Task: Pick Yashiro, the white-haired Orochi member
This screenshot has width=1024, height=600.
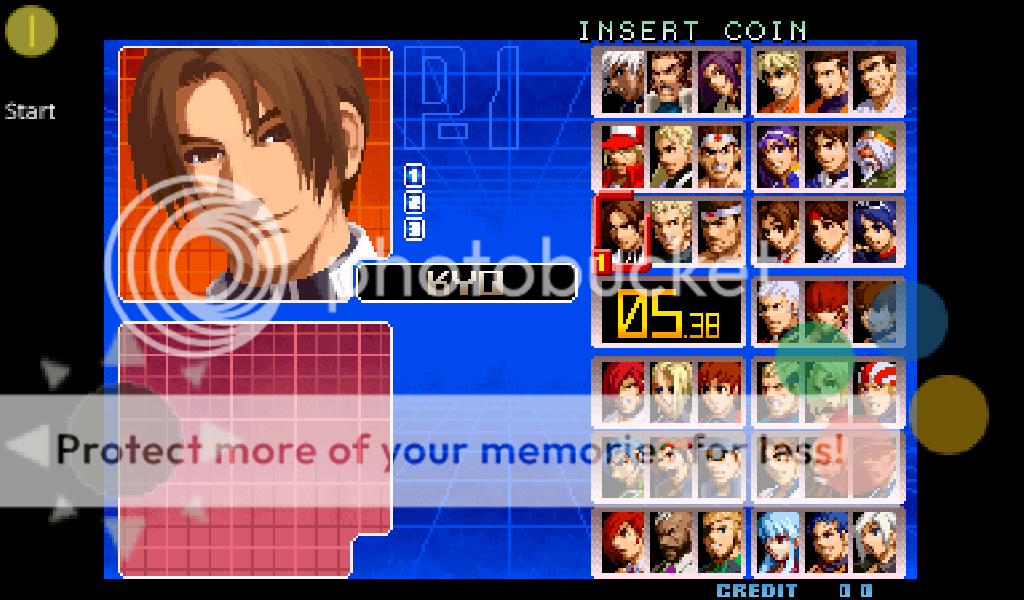Action: point(779,310)
